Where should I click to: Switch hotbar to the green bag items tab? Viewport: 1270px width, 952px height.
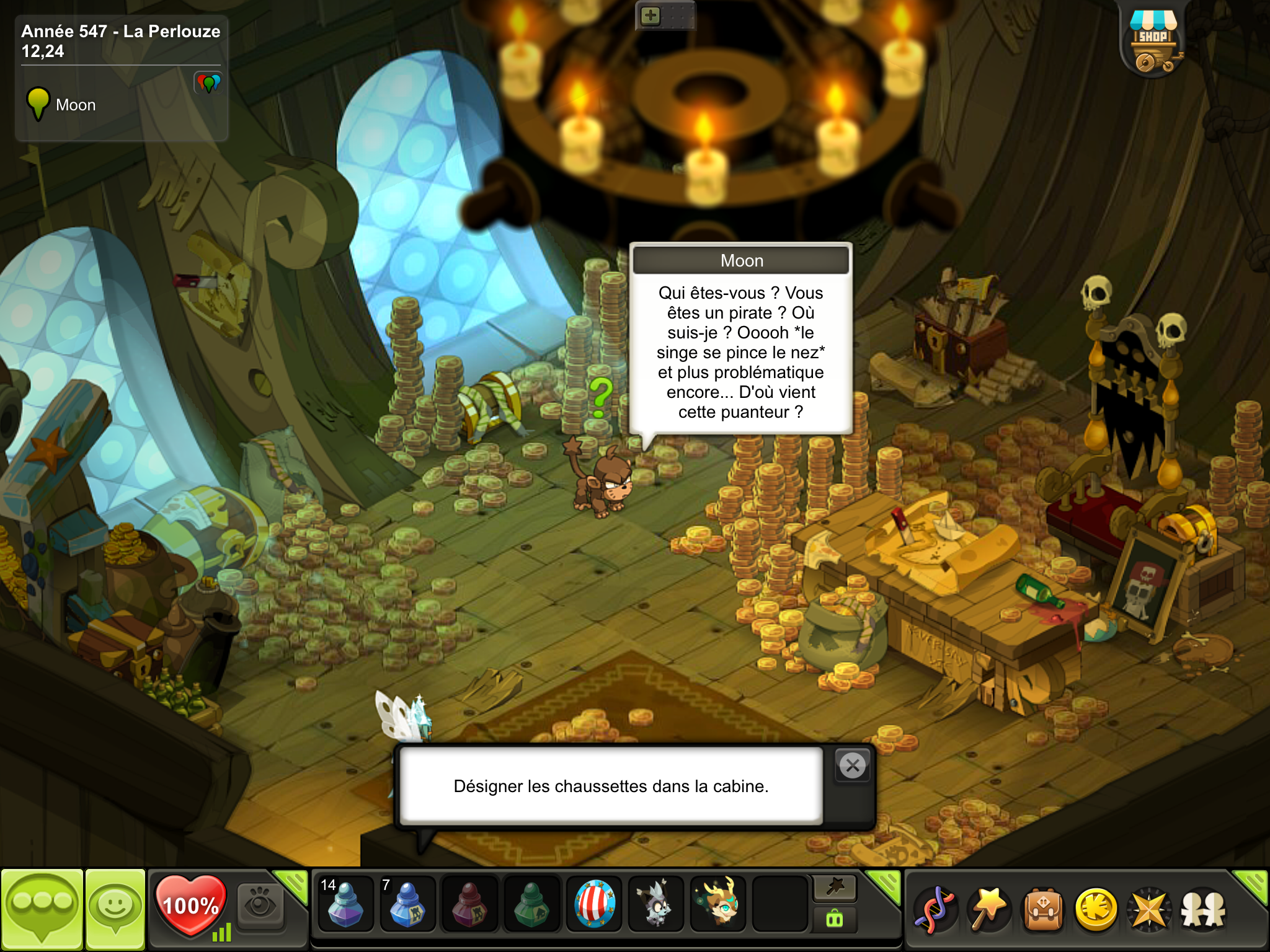coord(835,919)
